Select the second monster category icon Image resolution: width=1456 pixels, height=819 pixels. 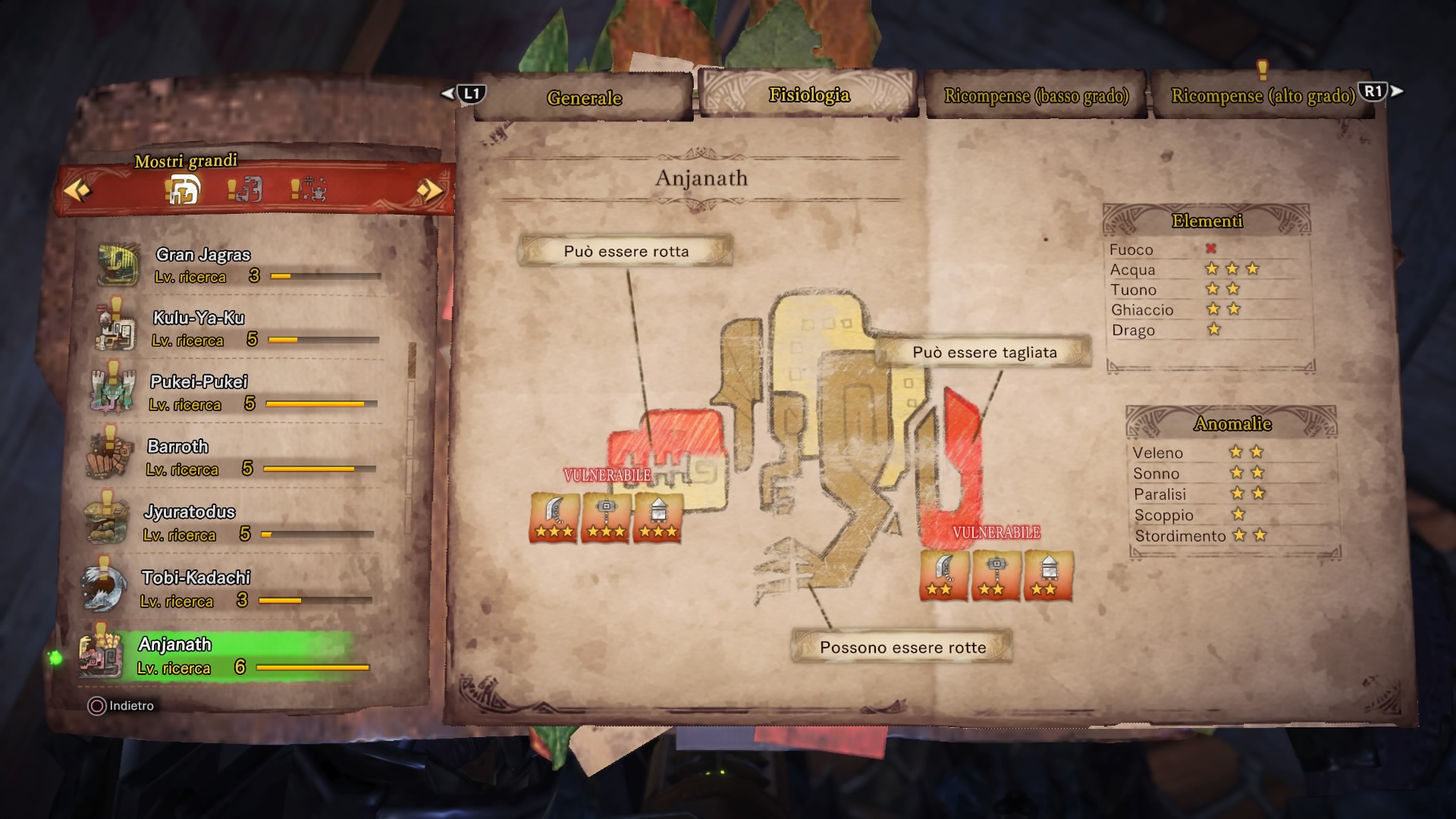pyautogui.click(x=245, y=189)
